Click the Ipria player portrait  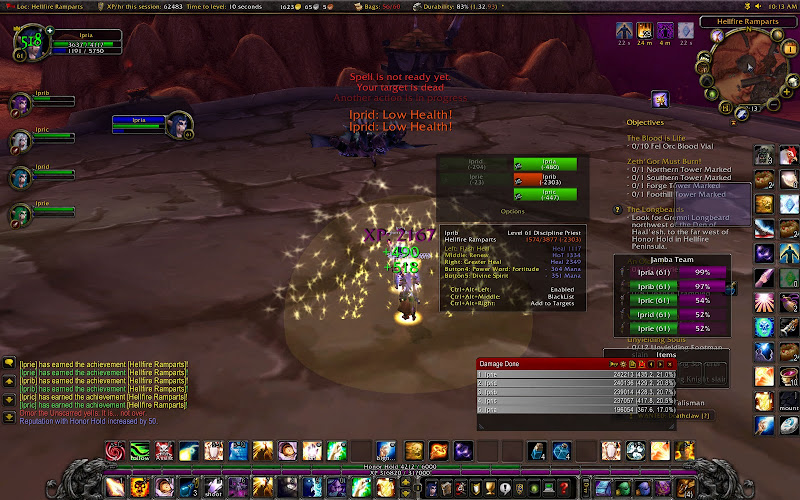28,43
